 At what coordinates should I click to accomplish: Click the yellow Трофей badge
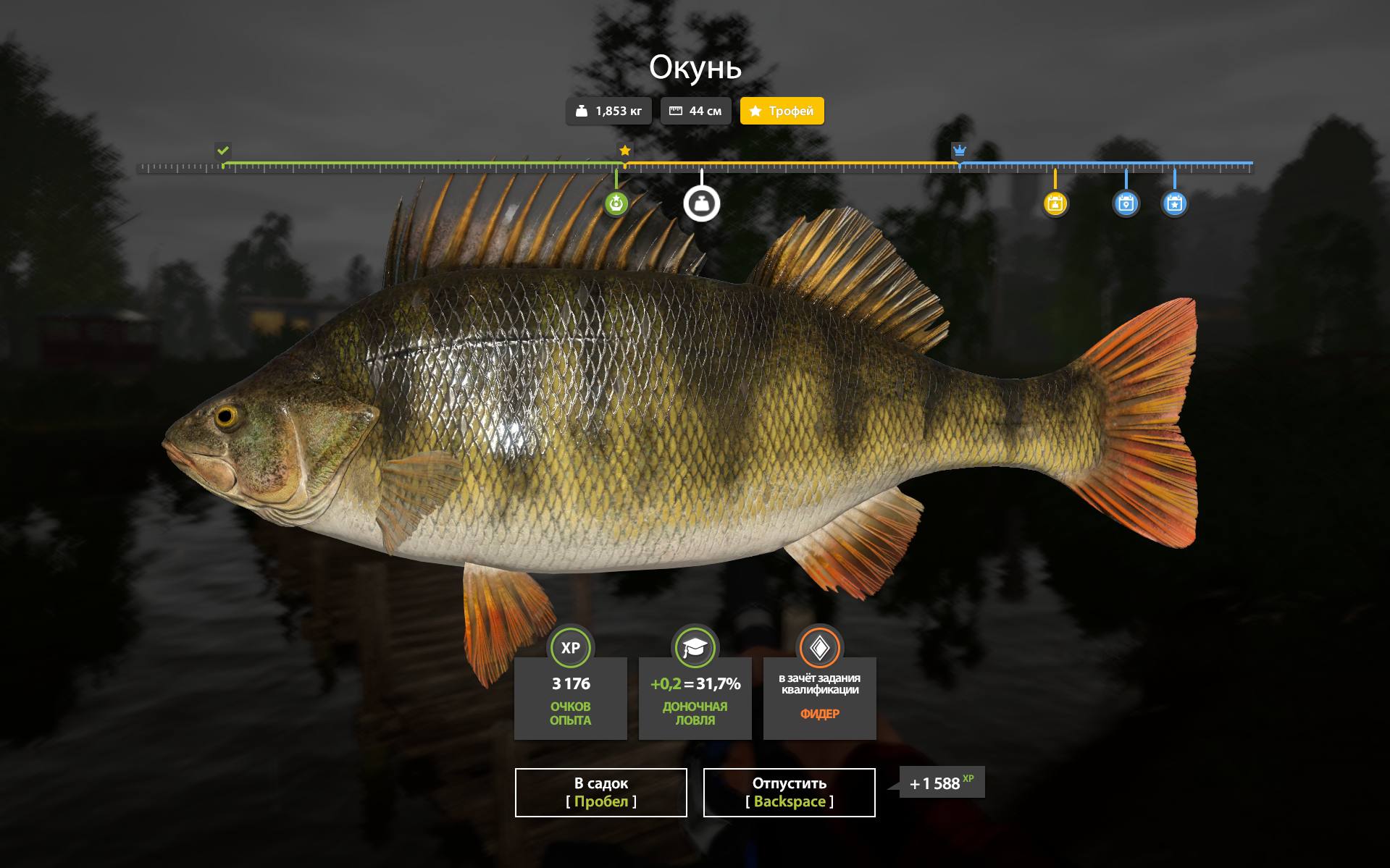(x=782, y=111)
